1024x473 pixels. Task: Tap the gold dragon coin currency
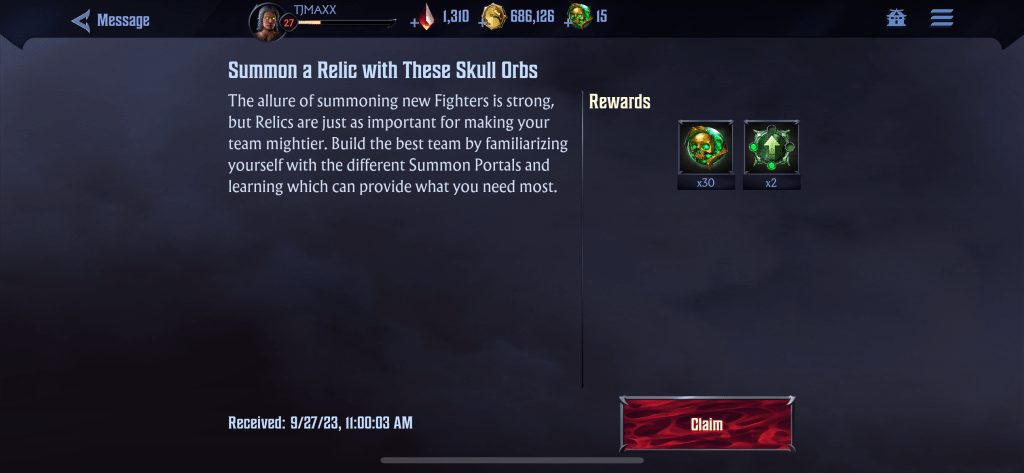click(x=493, y=17)
